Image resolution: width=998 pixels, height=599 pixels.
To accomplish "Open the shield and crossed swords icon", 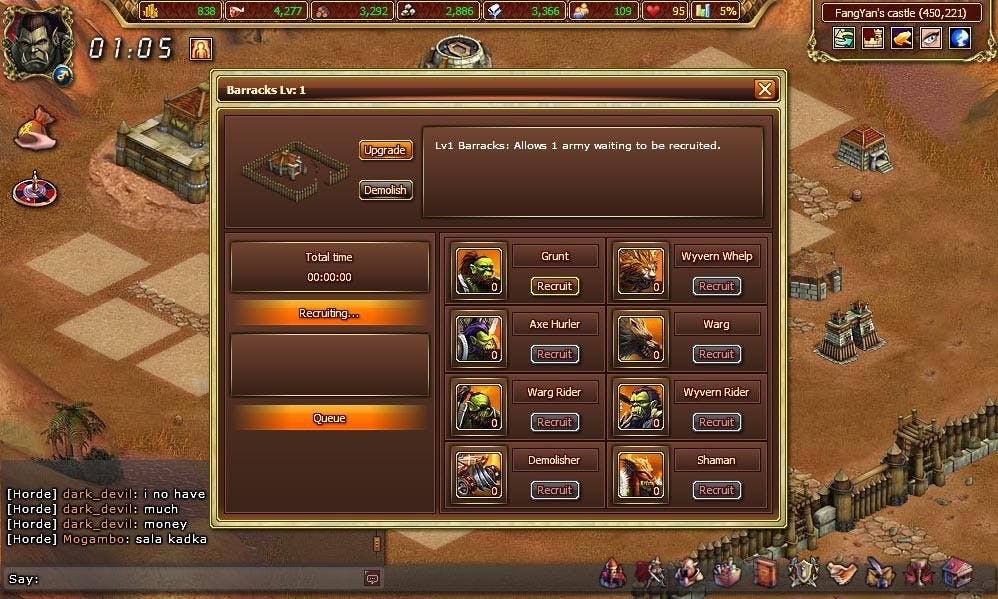I will coord(804,573).
